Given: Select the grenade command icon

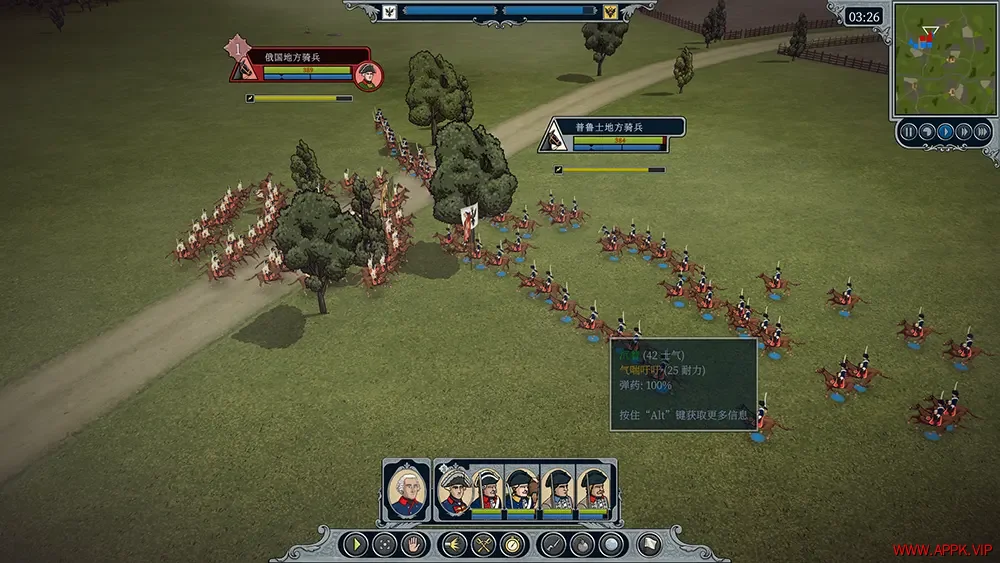Looking at the screenshot, I should click(x=582, y=545).
